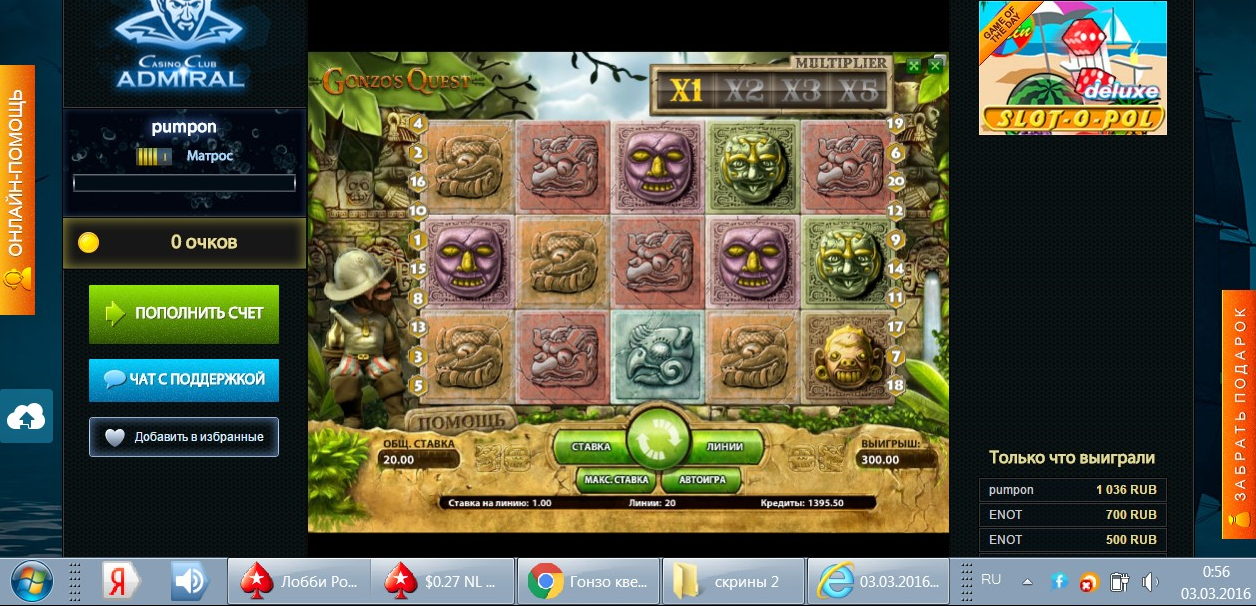Choose МАКС. СТАВКА max bet
This screenshot has width=1256, height=606.
(618, 480)
